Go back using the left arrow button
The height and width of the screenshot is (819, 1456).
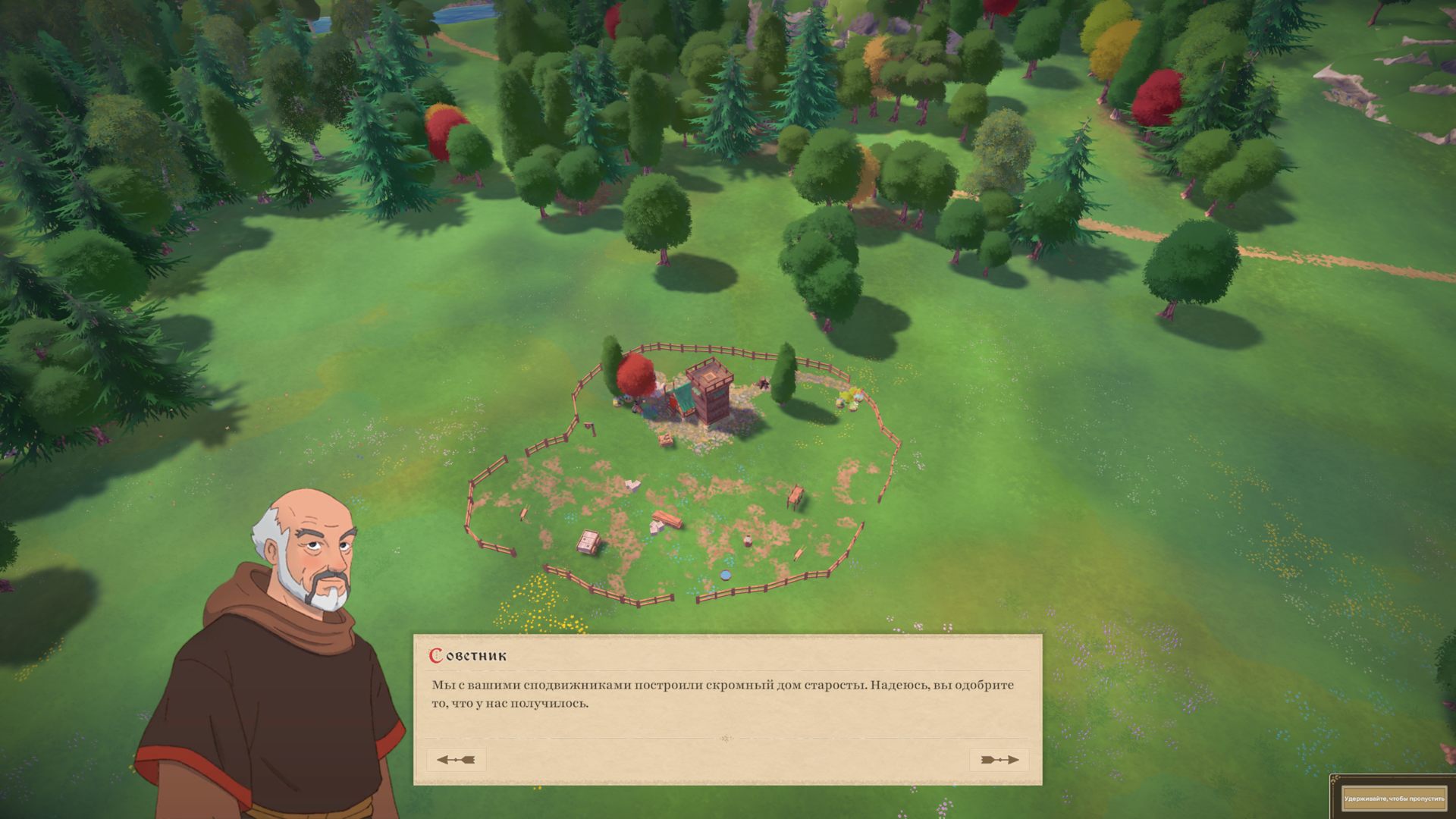(x=456, y=760)
